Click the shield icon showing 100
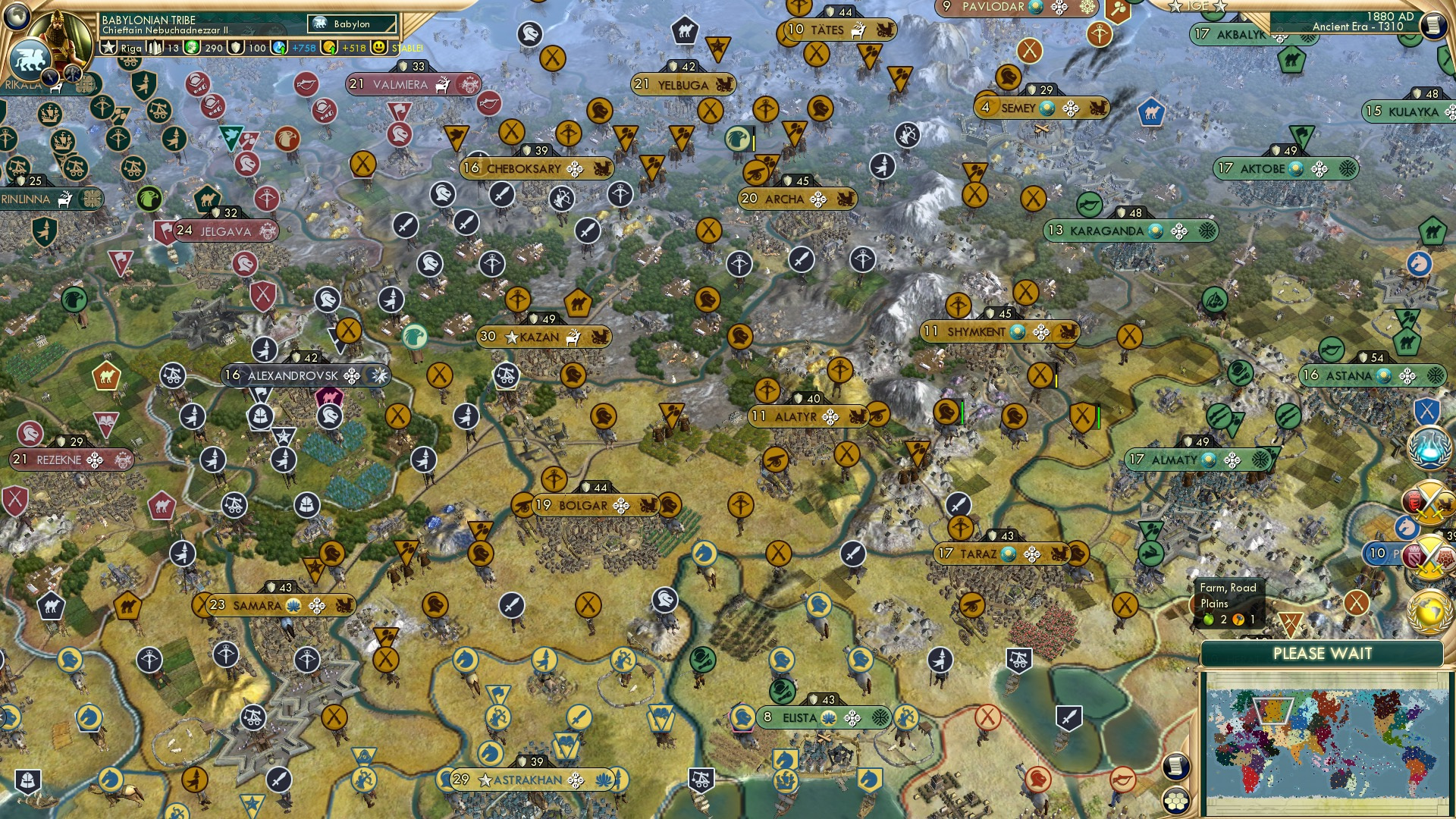Screen dimensions: 1456x819 point(236,46)
